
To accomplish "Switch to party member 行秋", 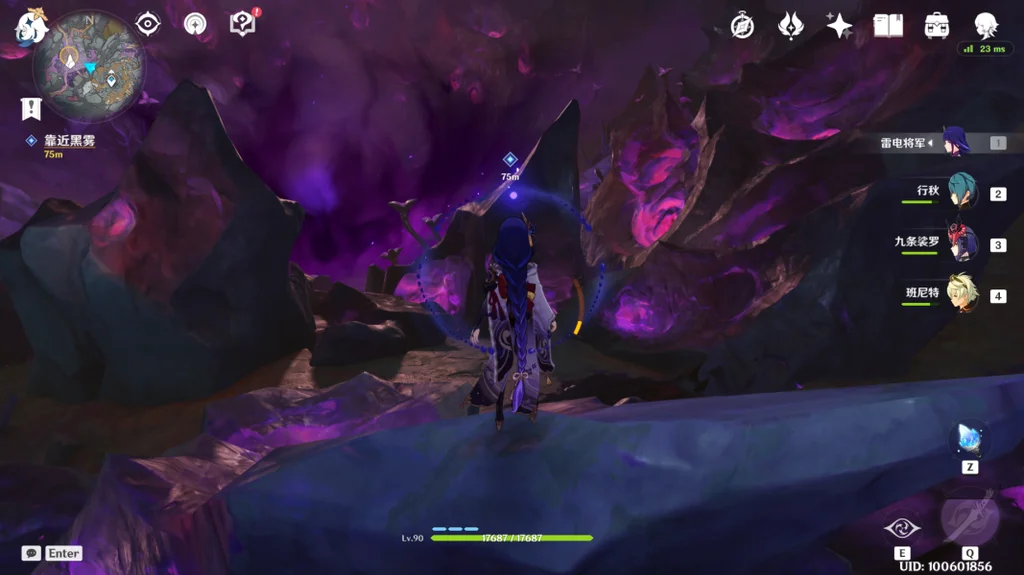I will coord(960,192).
